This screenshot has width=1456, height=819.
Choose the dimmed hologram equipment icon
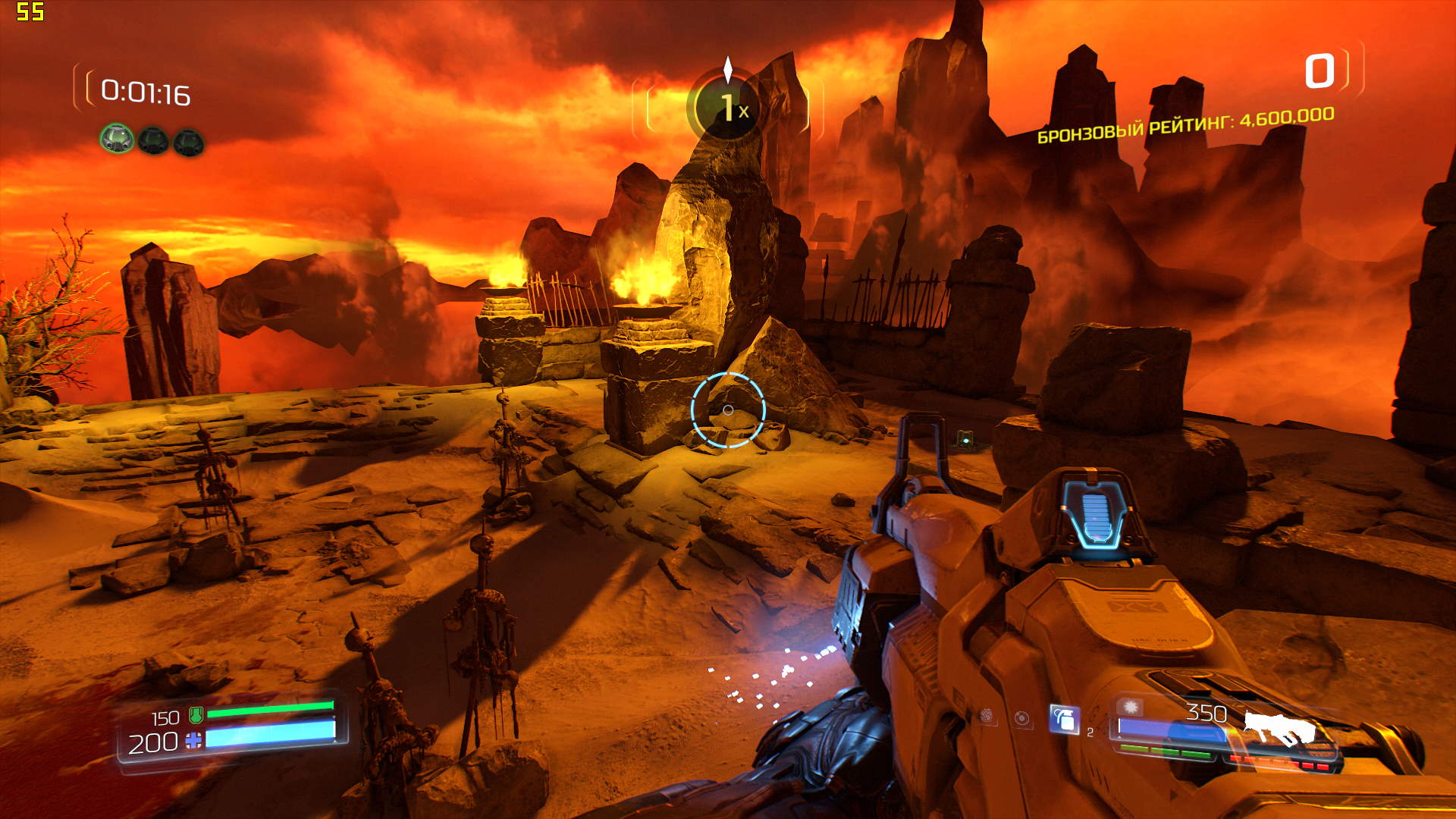point(1022,717)
